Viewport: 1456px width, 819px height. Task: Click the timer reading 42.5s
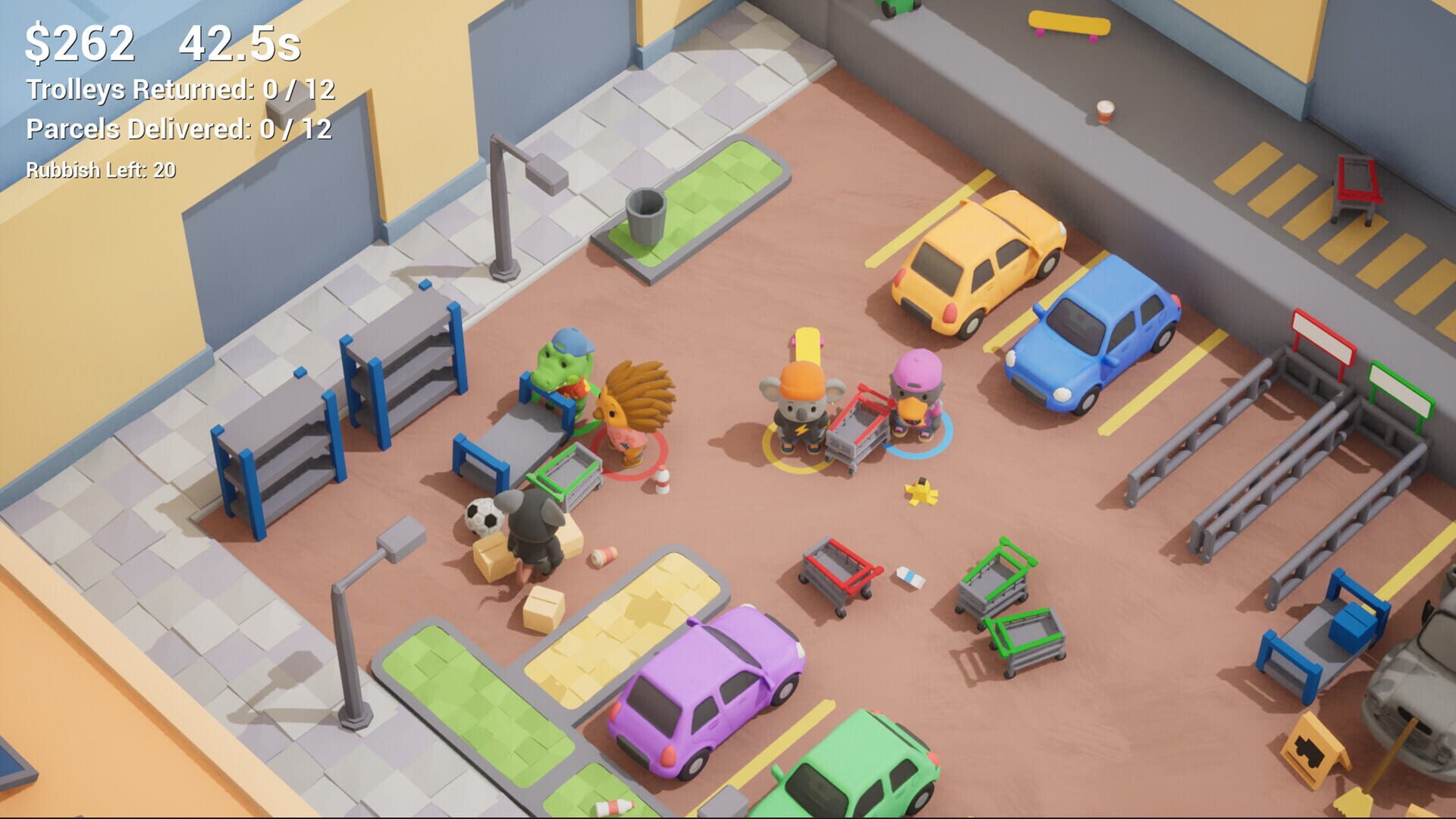click(237, 43)
